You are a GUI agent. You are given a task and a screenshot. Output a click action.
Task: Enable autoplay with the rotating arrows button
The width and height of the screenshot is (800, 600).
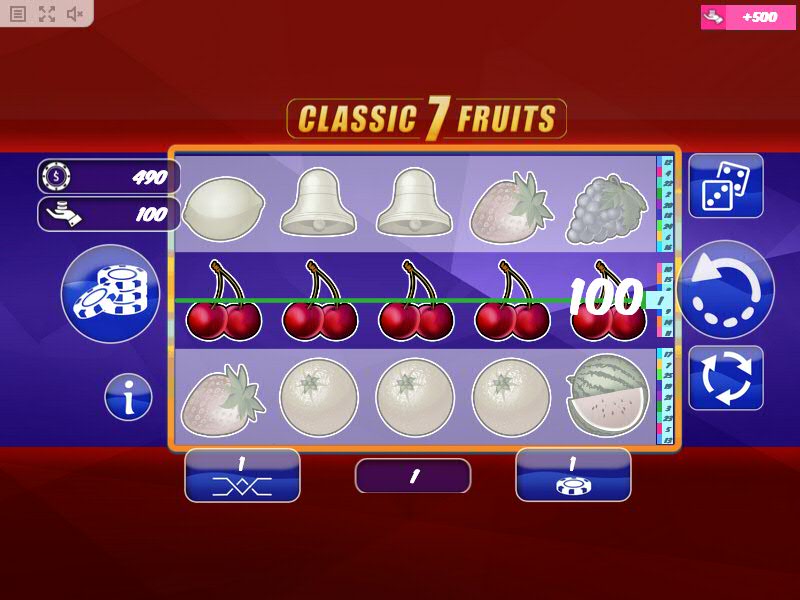[x=725, y=377]
